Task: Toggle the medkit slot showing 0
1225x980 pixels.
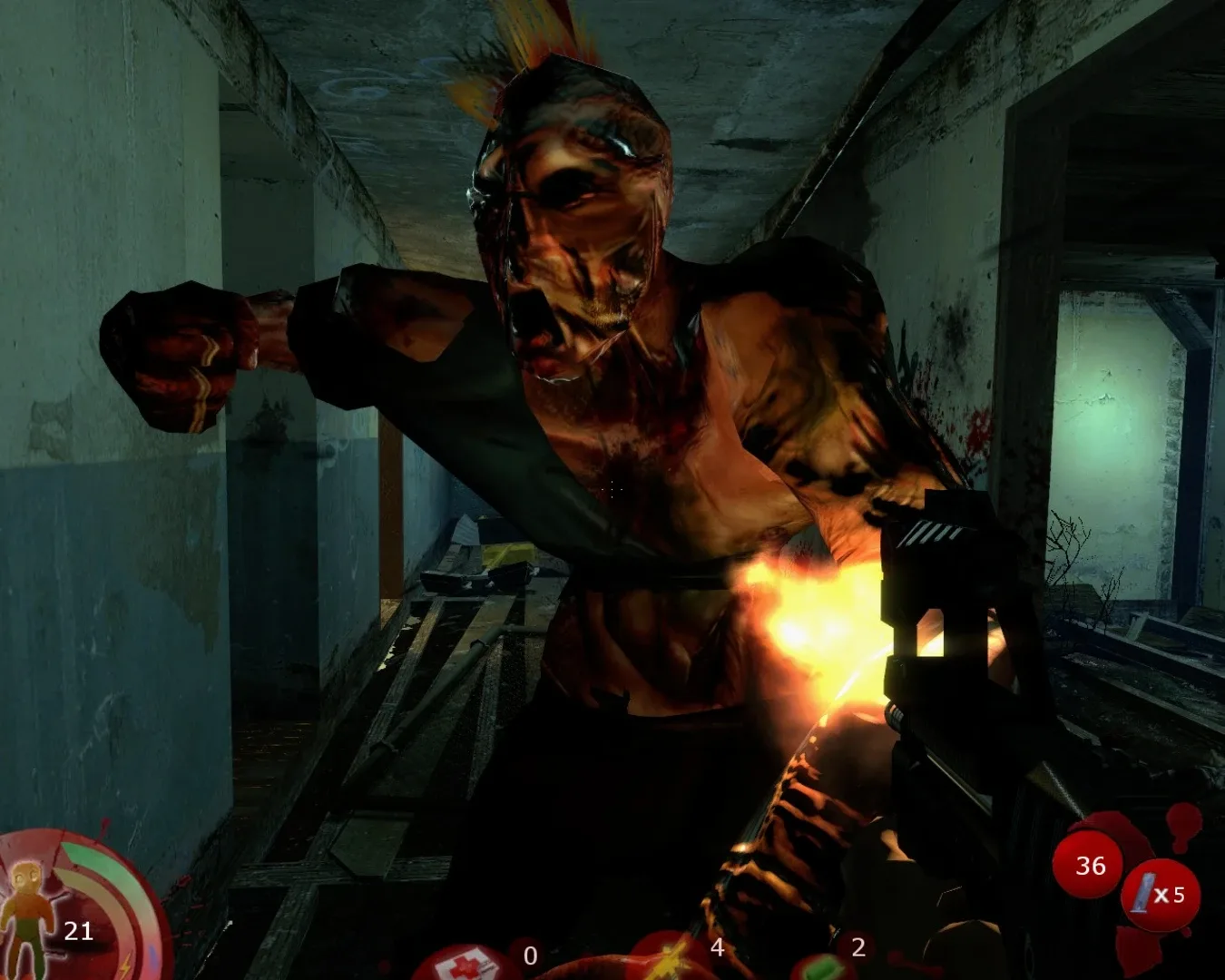Action: [x=528, y=956]
